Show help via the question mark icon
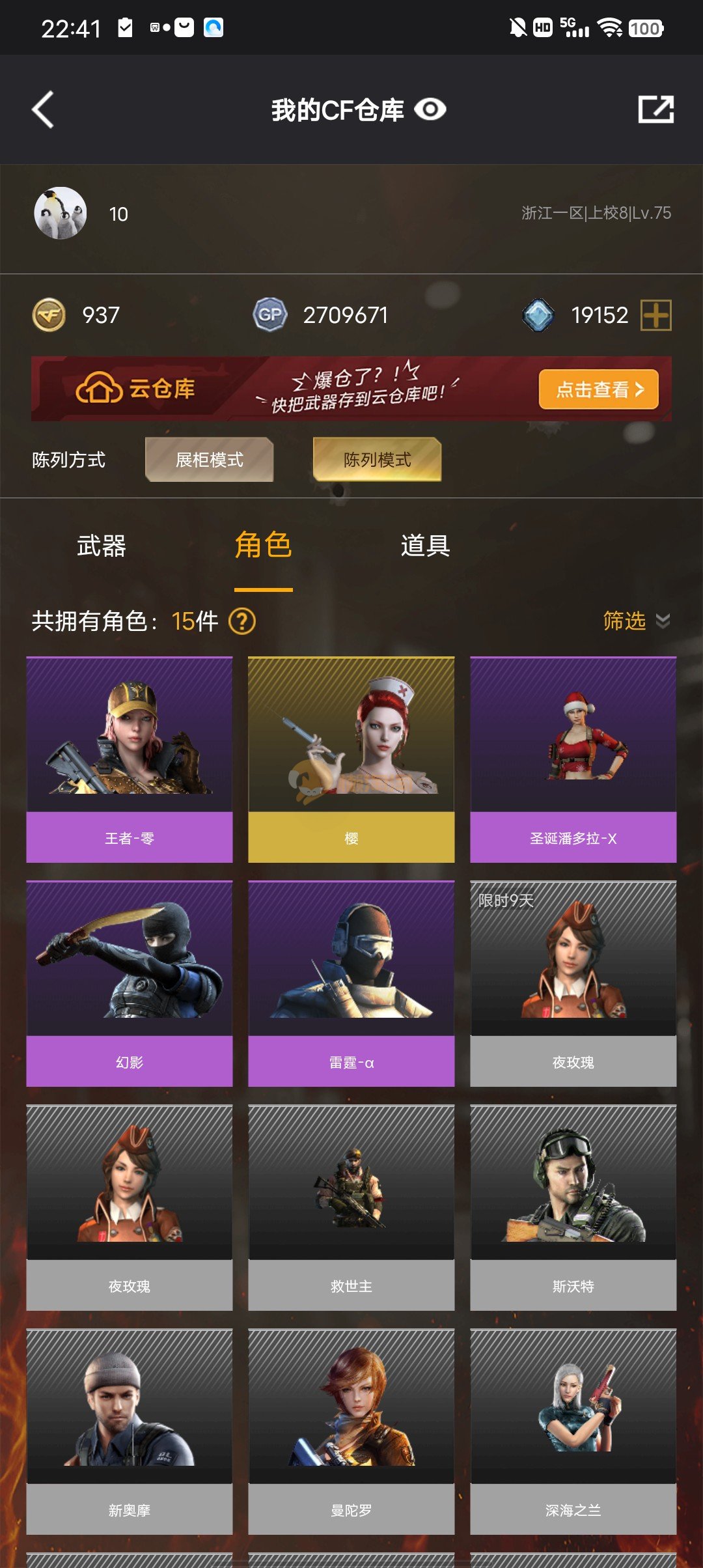The image size is (703, 1568). point(242,621)
